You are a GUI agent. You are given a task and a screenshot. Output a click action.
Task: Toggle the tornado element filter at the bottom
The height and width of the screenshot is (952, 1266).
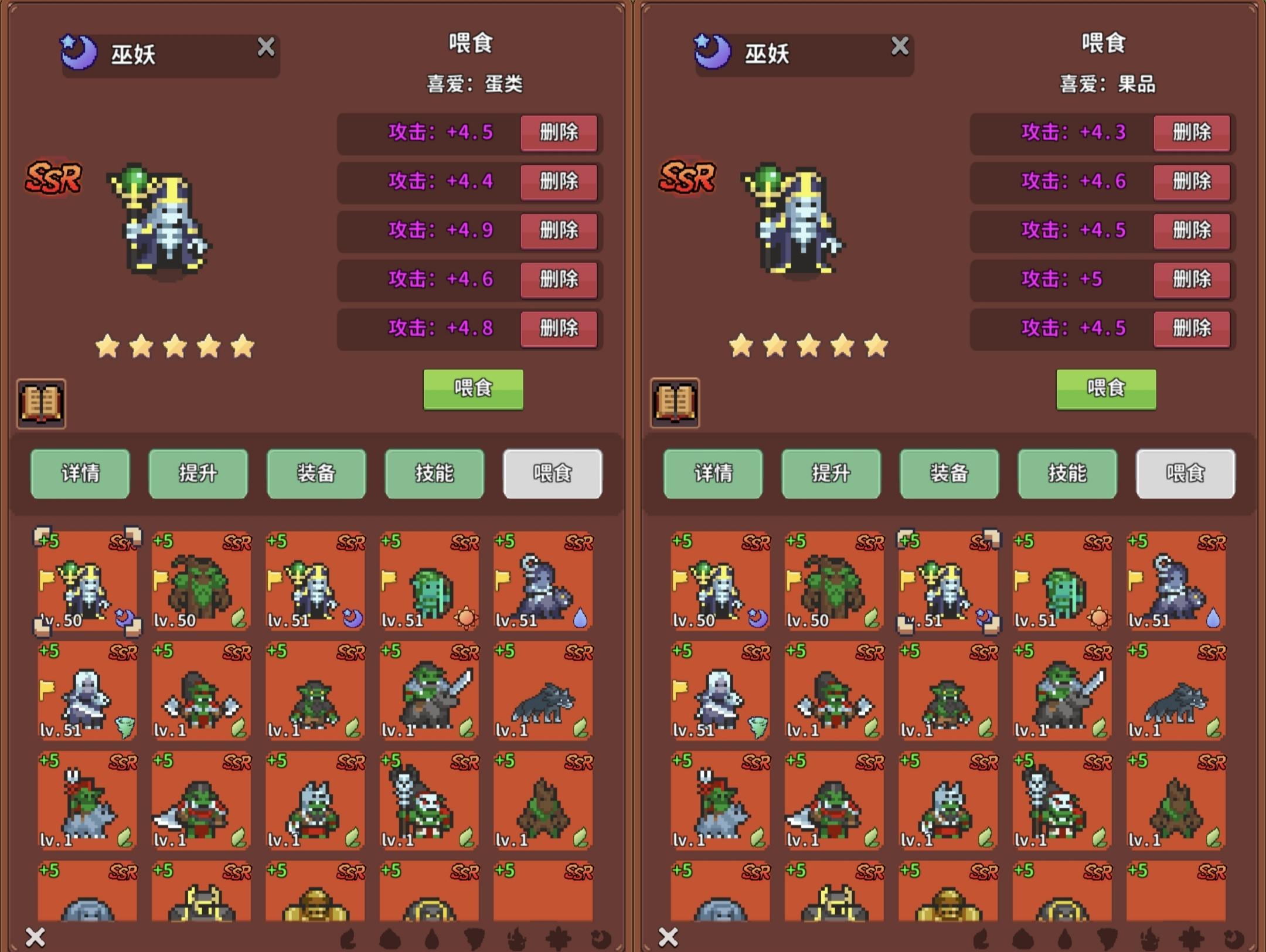pos(475,939)
